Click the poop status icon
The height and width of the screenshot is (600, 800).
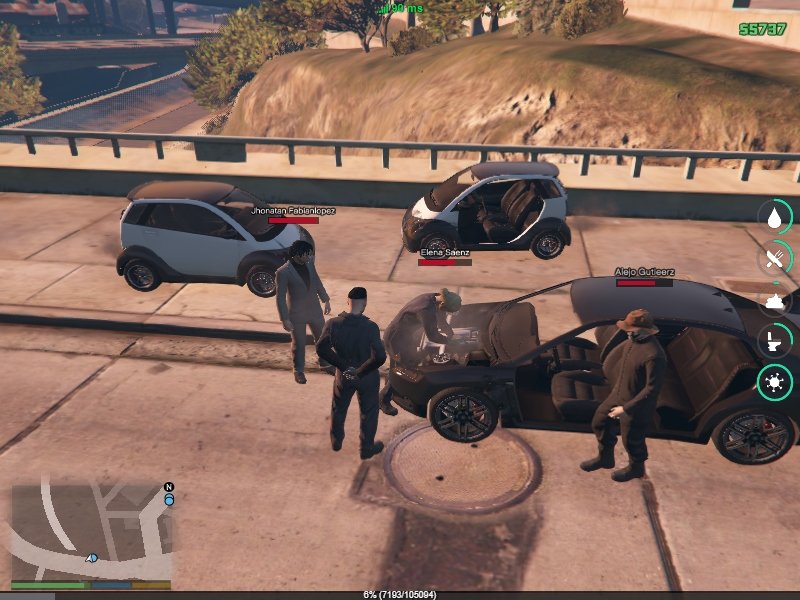click(x=774, y=300)
